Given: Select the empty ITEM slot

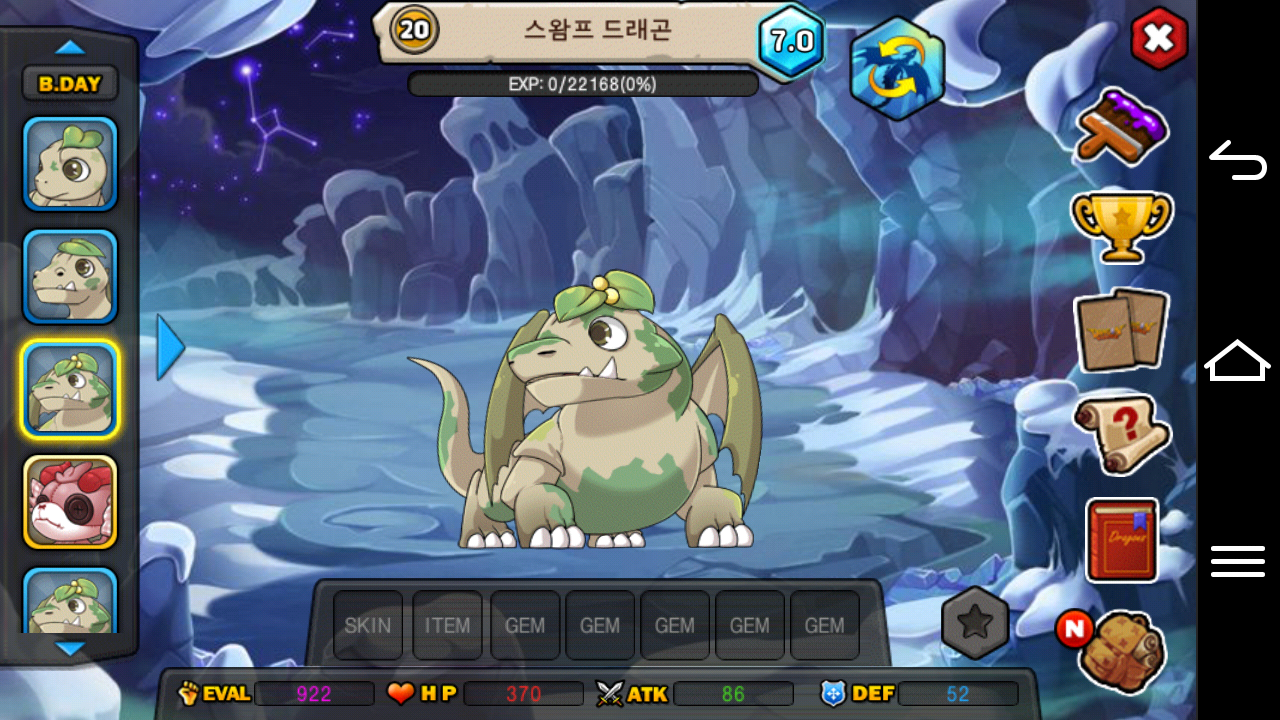Looking at the screenshot, I should [447, 625].
